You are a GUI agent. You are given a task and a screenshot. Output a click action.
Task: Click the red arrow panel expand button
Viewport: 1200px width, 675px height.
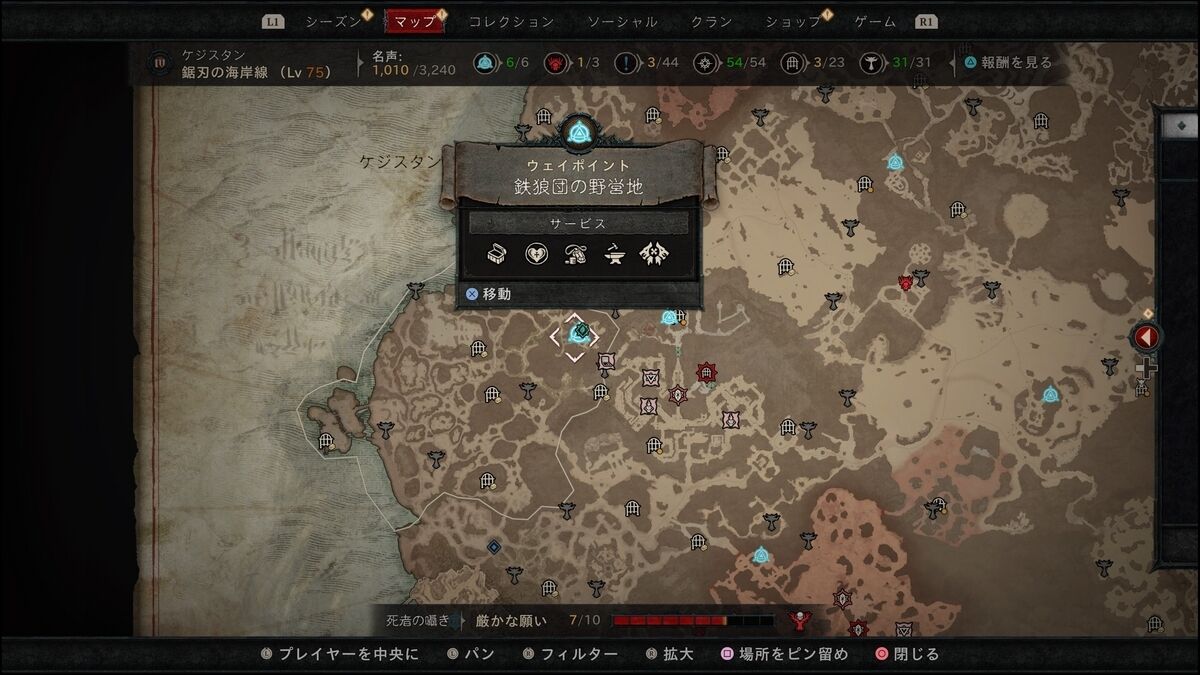(1147, 337)
